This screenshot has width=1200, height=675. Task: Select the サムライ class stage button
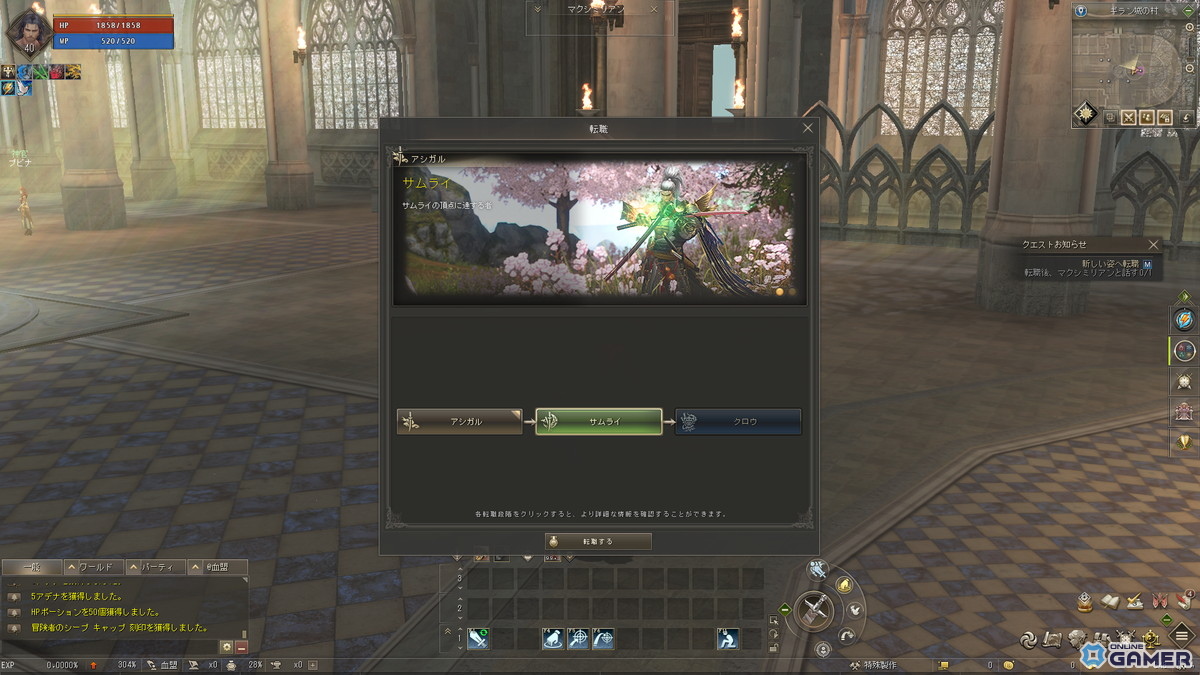click(599, 422)
